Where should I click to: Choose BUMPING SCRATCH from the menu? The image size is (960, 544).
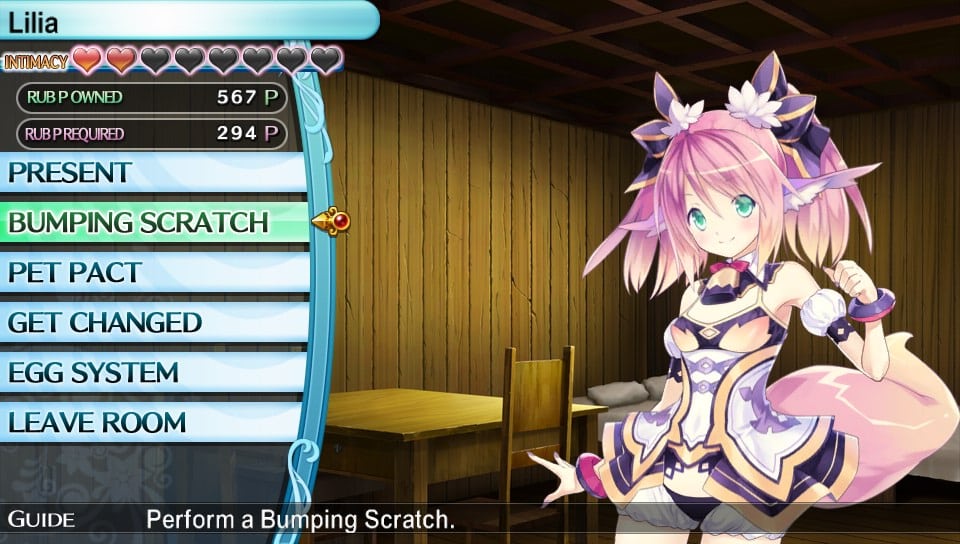click(150, 222)
